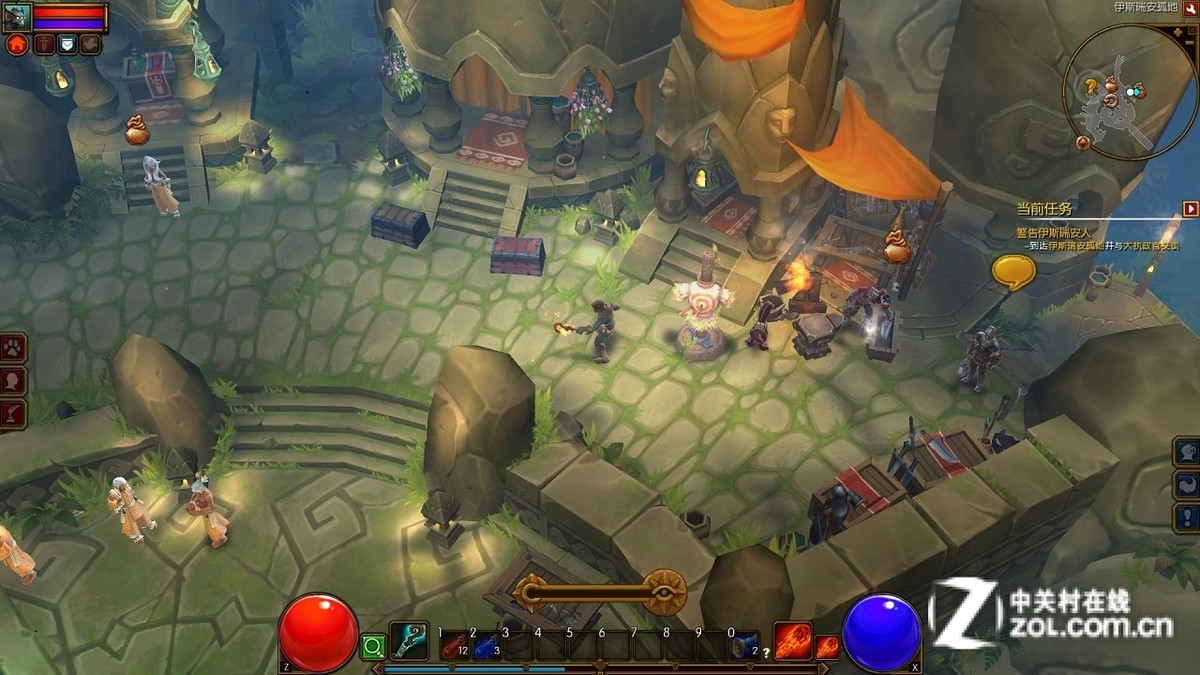Activate the large fire skill icon
The height and width of the screenshot is (675, 1200).
tap(792, 641)
